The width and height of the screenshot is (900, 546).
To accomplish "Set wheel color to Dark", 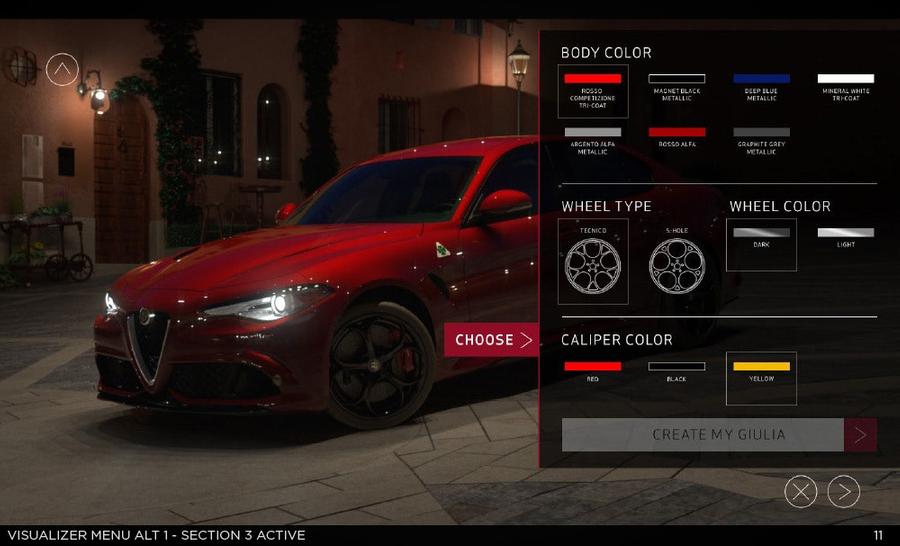I will tap(761, 240).
